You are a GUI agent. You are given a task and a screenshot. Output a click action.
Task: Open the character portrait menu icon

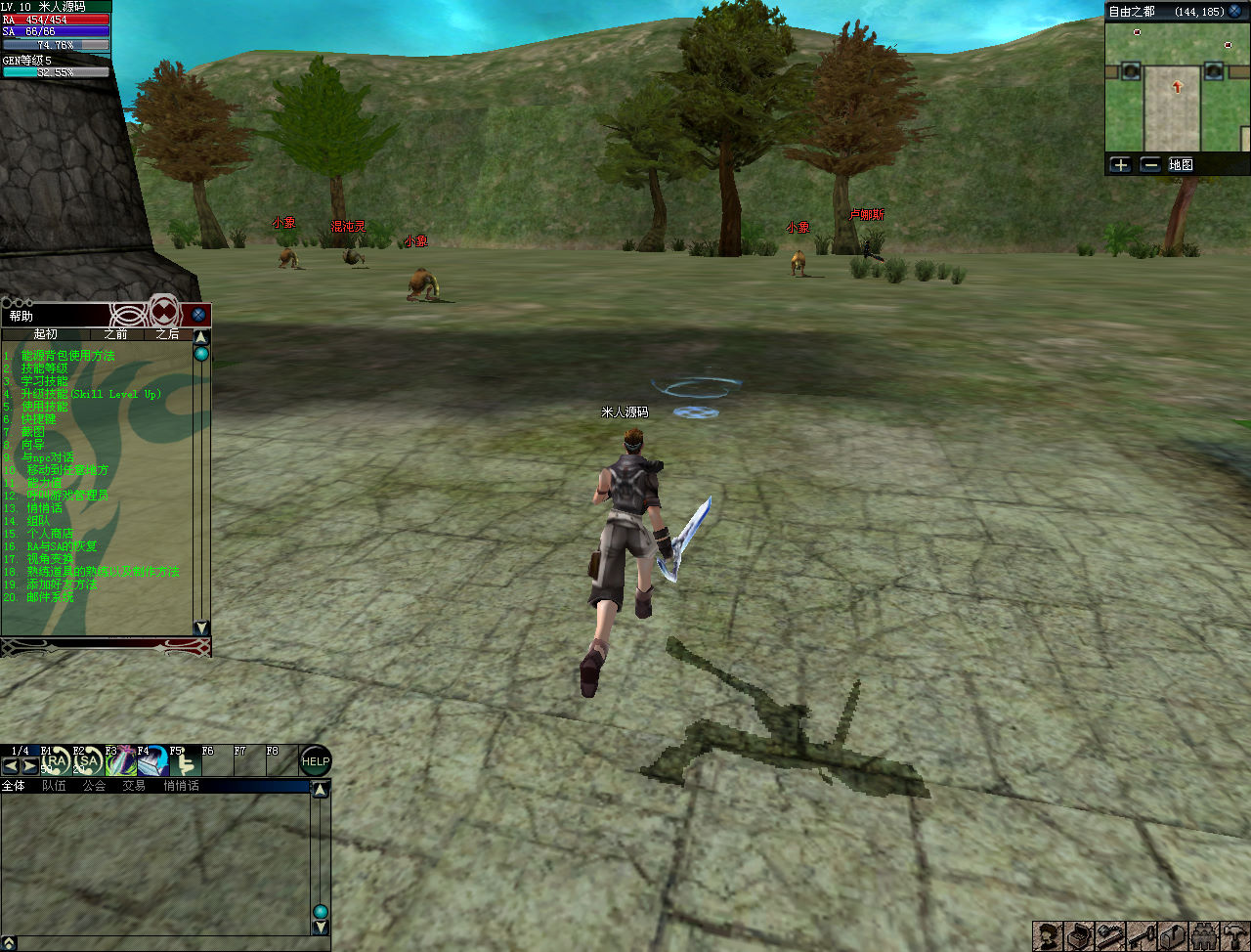[1048, 936]
